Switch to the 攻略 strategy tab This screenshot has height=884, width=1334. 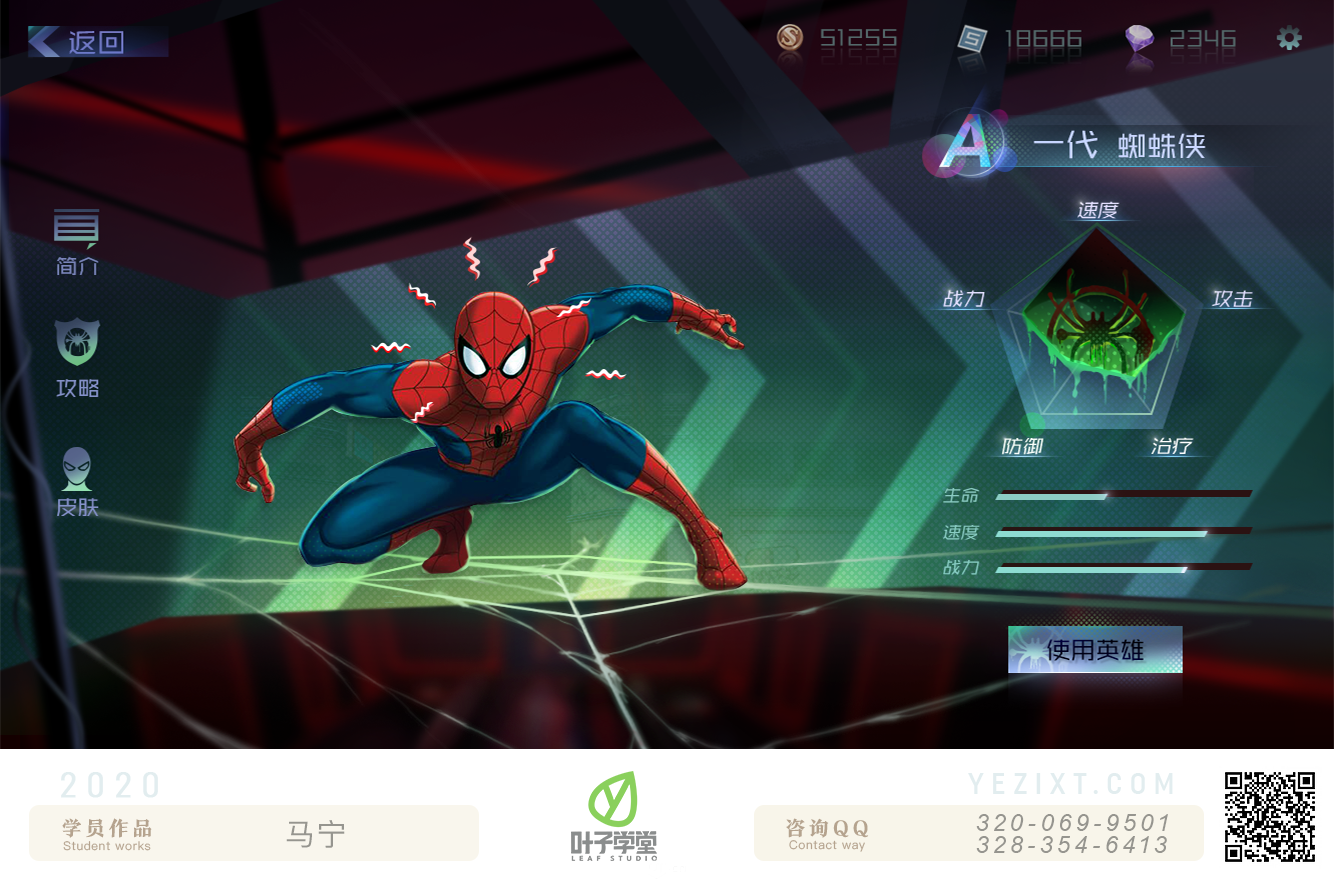(77, 357)
